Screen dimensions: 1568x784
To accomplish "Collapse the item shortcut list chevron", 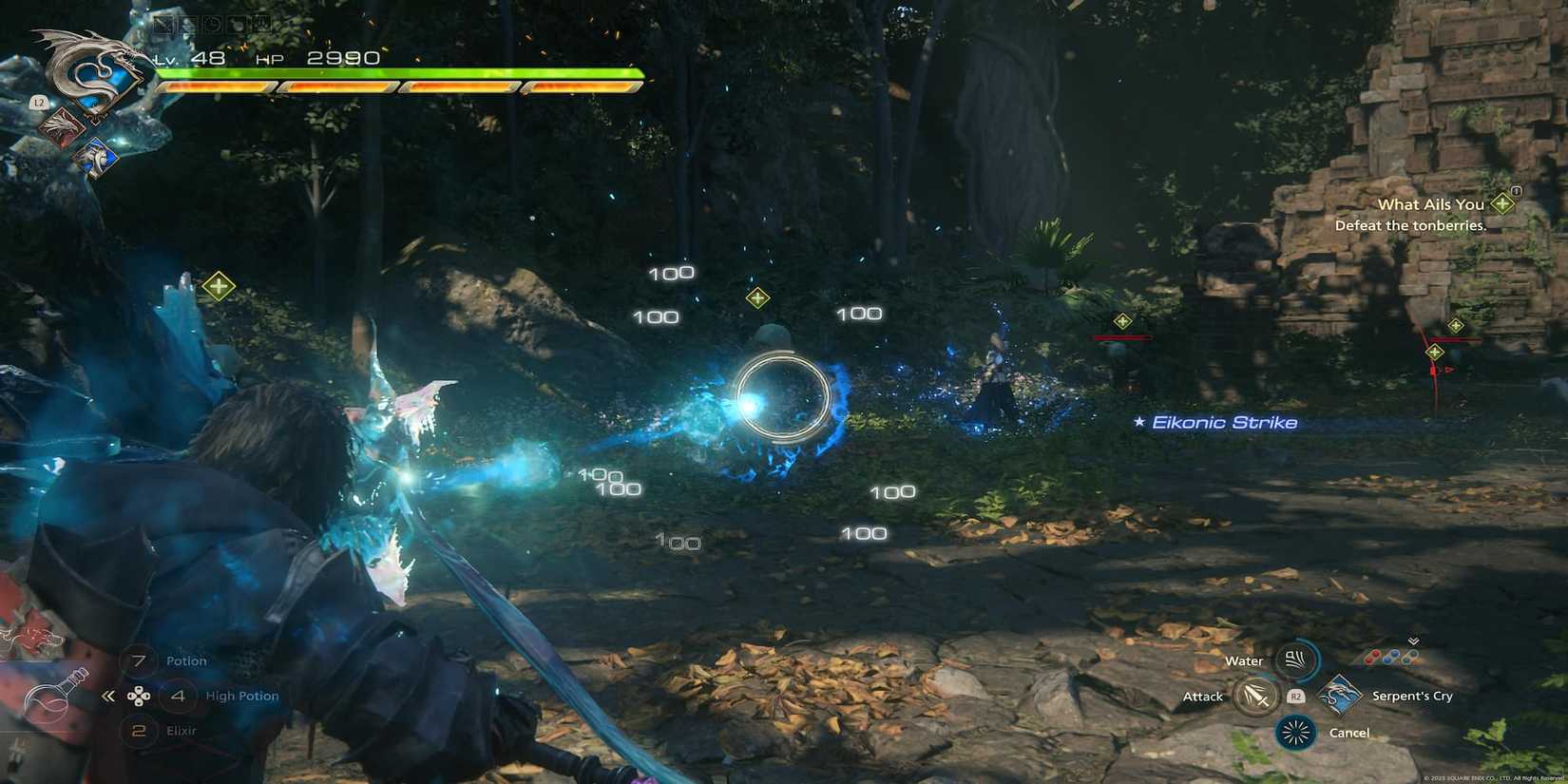I will [109, 695].
